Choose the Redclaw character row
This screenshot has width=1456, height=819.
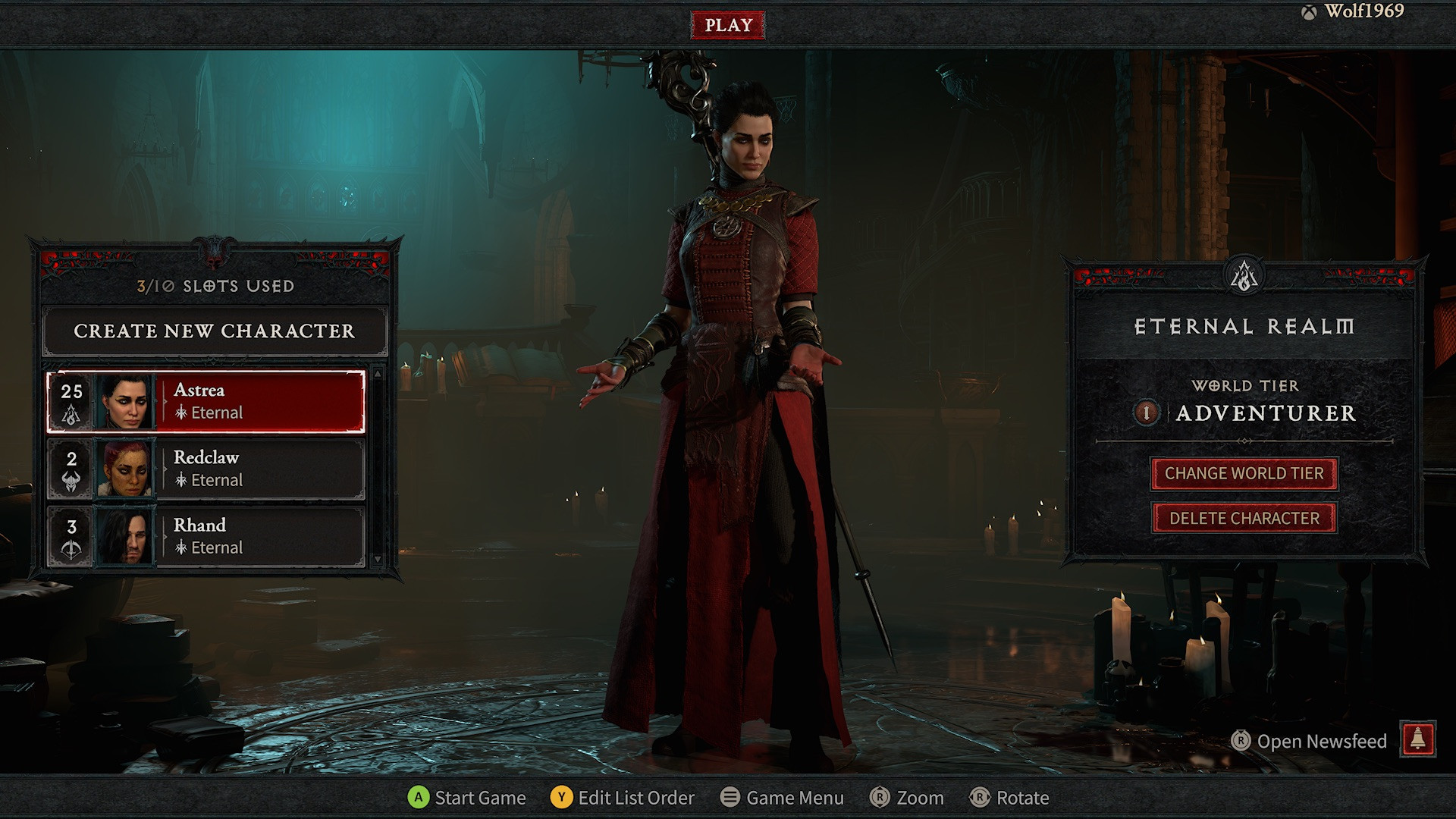click(206, 469)
